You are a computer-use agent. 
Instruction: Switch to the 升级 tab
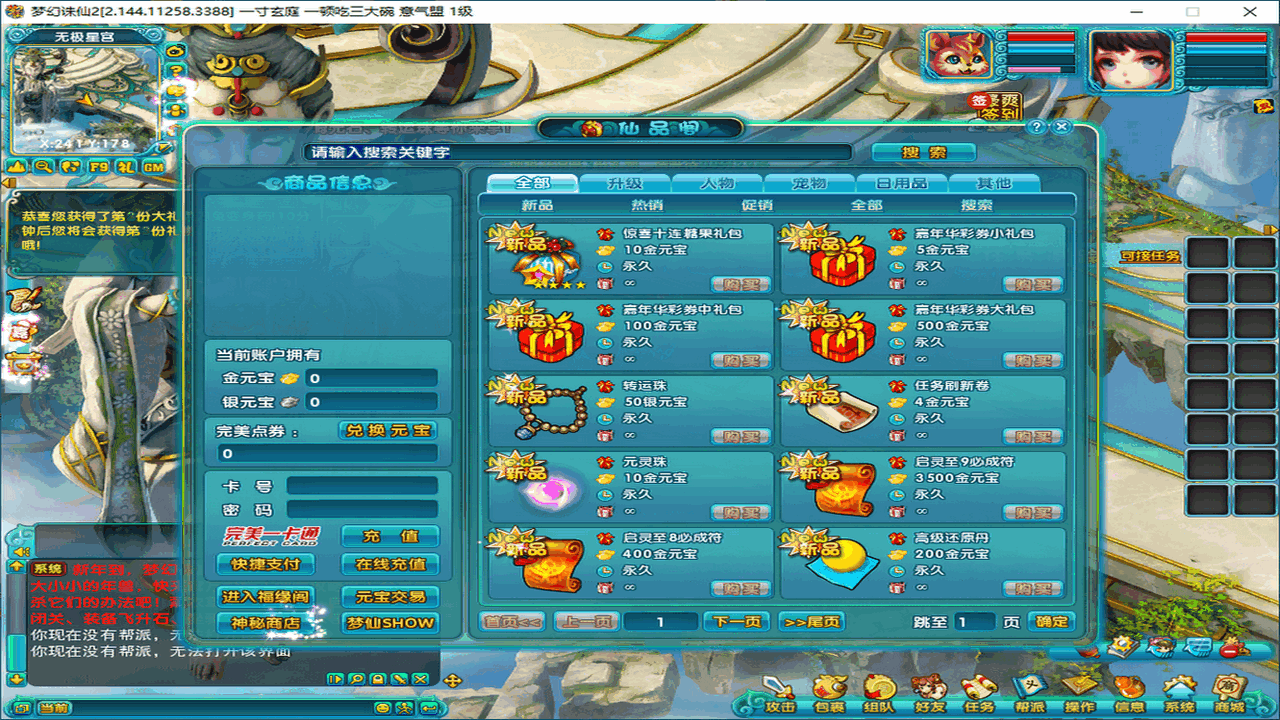(624, 183)
